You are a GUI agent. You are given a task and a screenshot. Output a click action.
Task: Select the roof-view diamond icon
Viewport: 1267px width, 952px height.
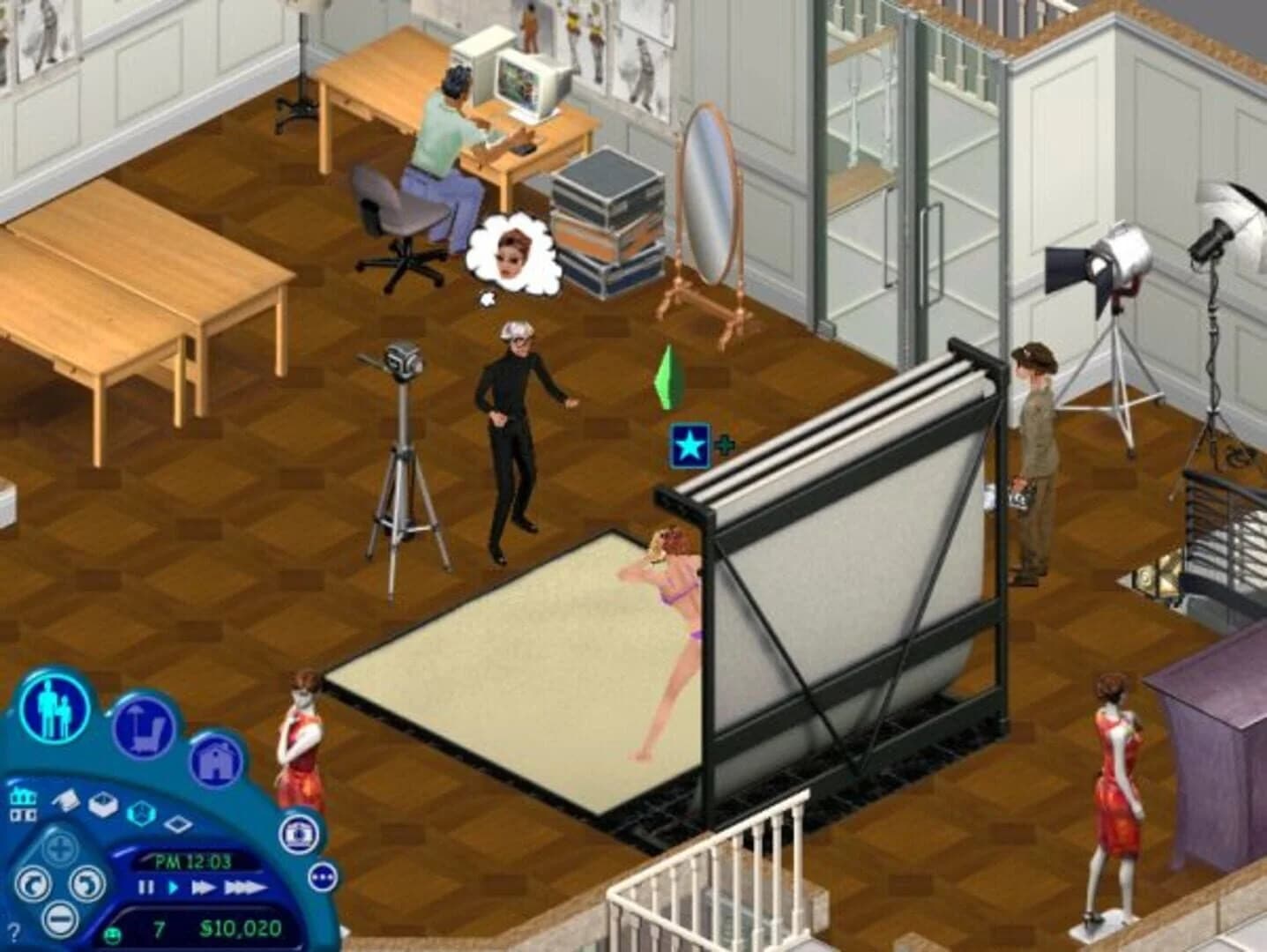click(x=177, y=822)
